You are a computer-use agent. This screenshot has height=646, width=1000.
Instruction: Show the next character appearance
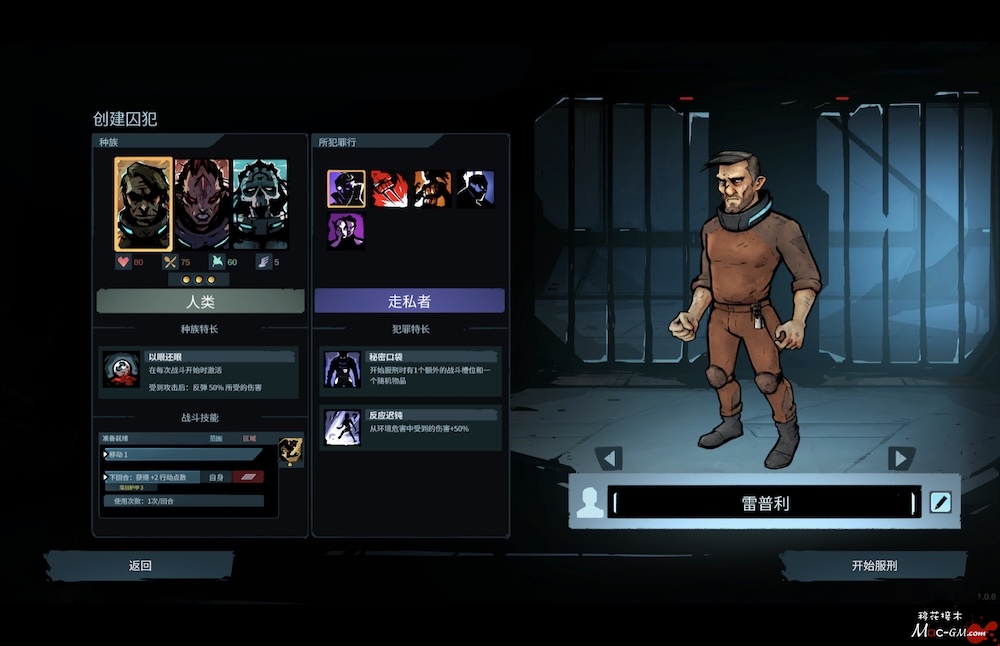901,458
